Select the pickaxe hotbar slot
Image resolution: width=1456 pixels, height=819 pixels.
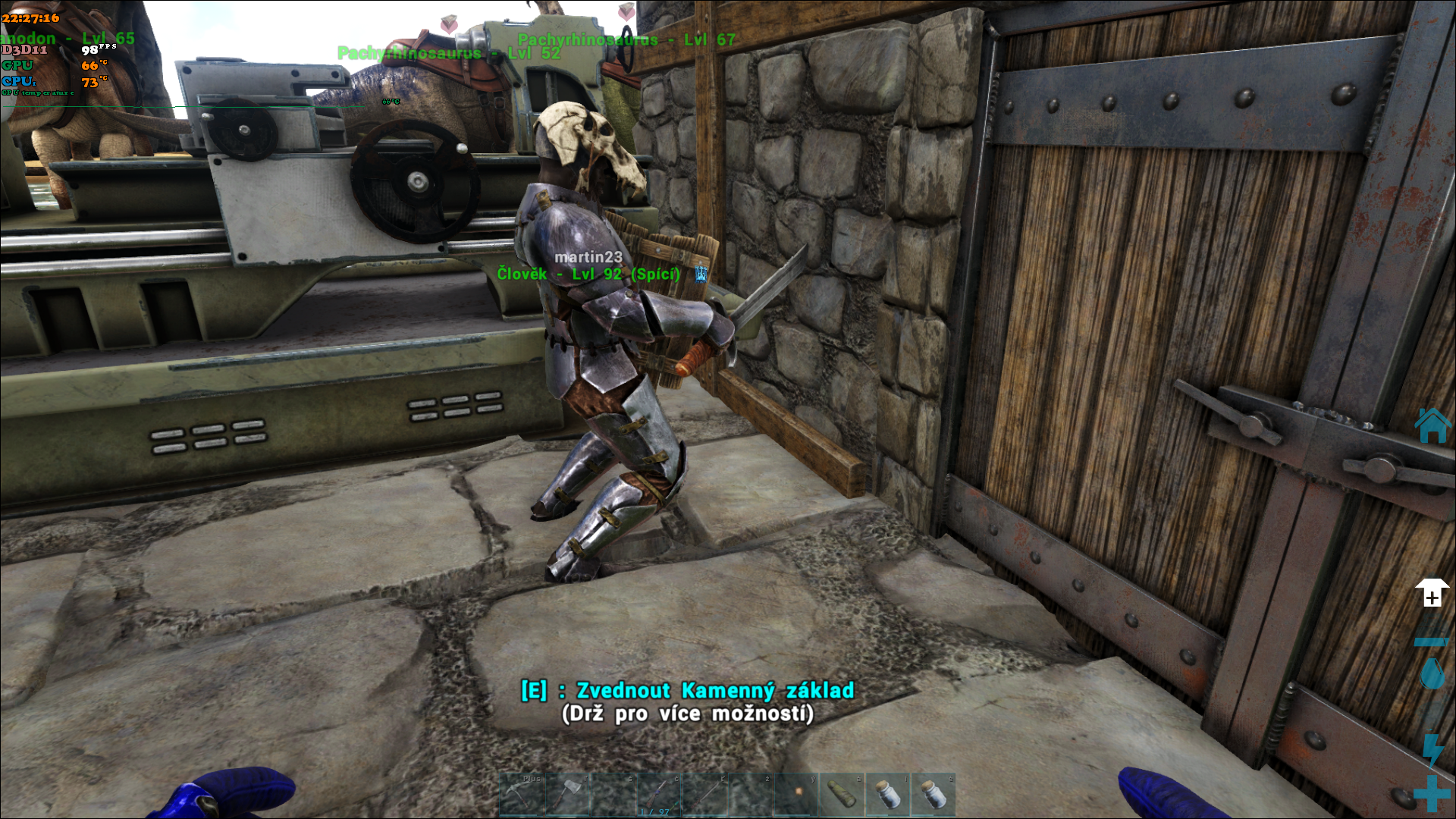pyautogui.click(x=522, y=794)
